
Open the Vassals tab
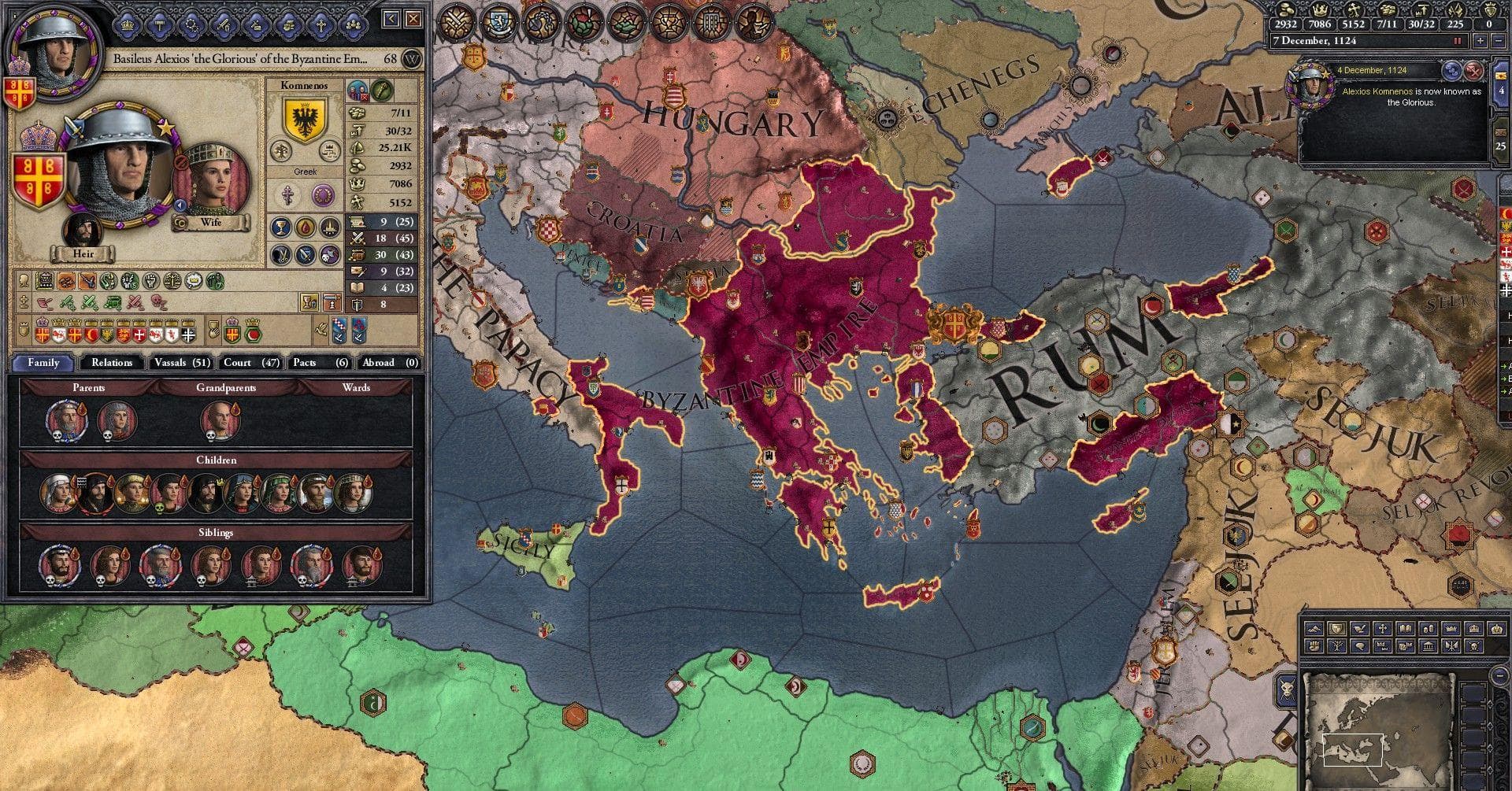point(182,362)
